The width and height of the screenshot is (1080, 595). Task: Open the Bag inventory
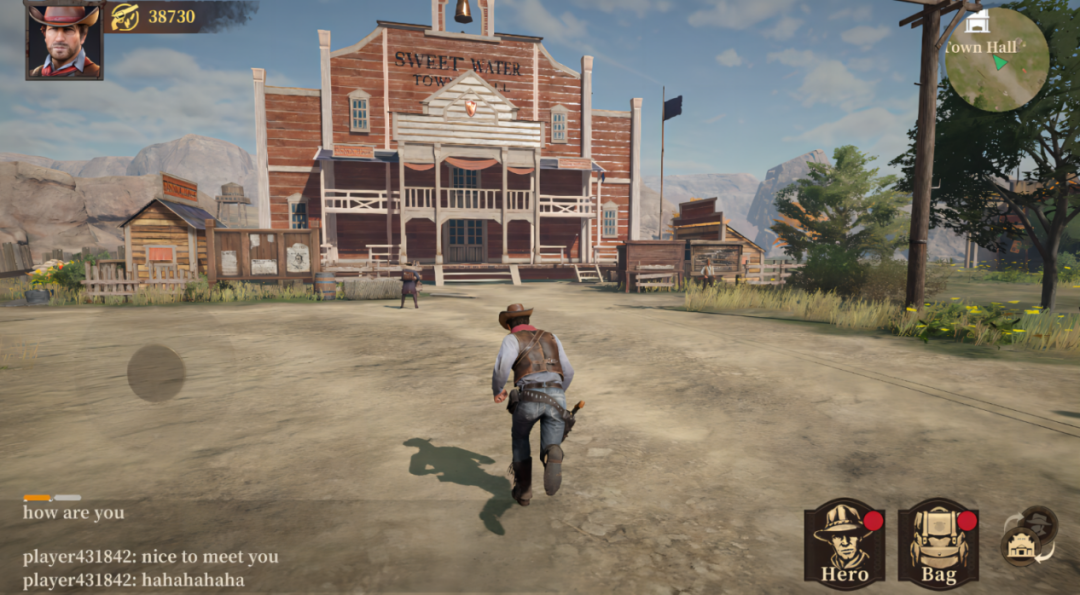pyautogui.click(x=937, y=543)
